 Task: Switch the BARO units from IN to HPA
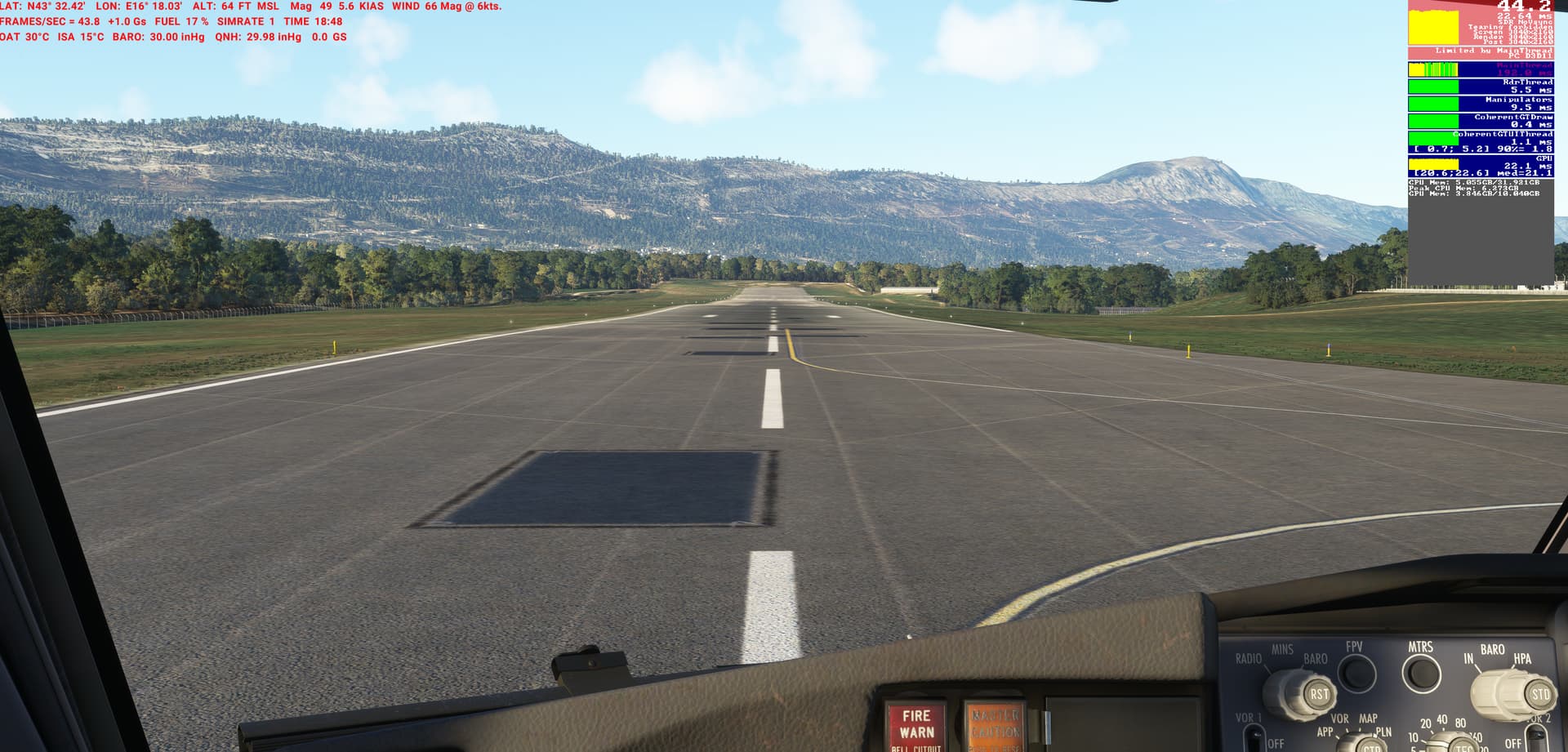1521,663
